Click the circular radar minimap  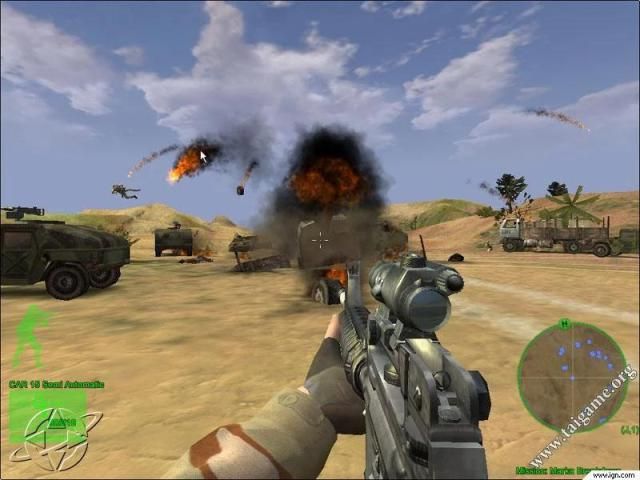pyautogui.click(x=572, y=376)
